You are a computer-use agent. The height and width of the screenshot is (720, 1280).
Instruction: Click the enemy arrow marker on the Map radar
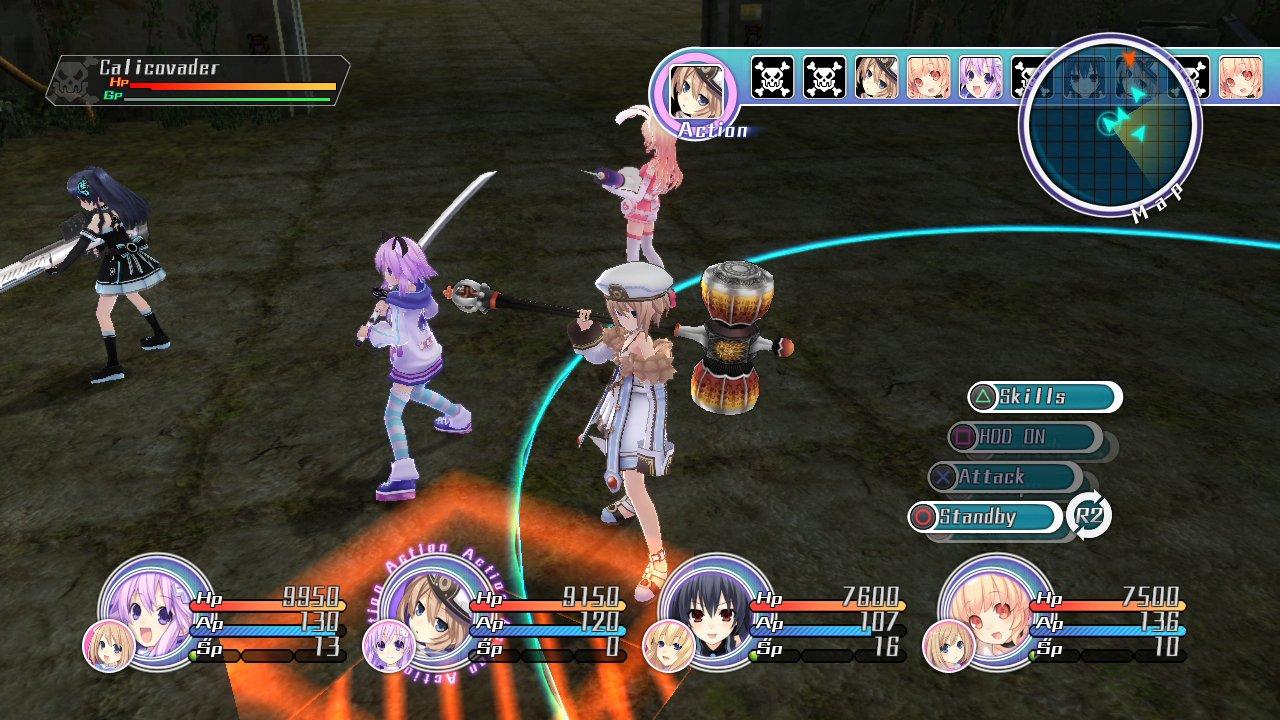pyautogui.click(x=1128, y=60)
